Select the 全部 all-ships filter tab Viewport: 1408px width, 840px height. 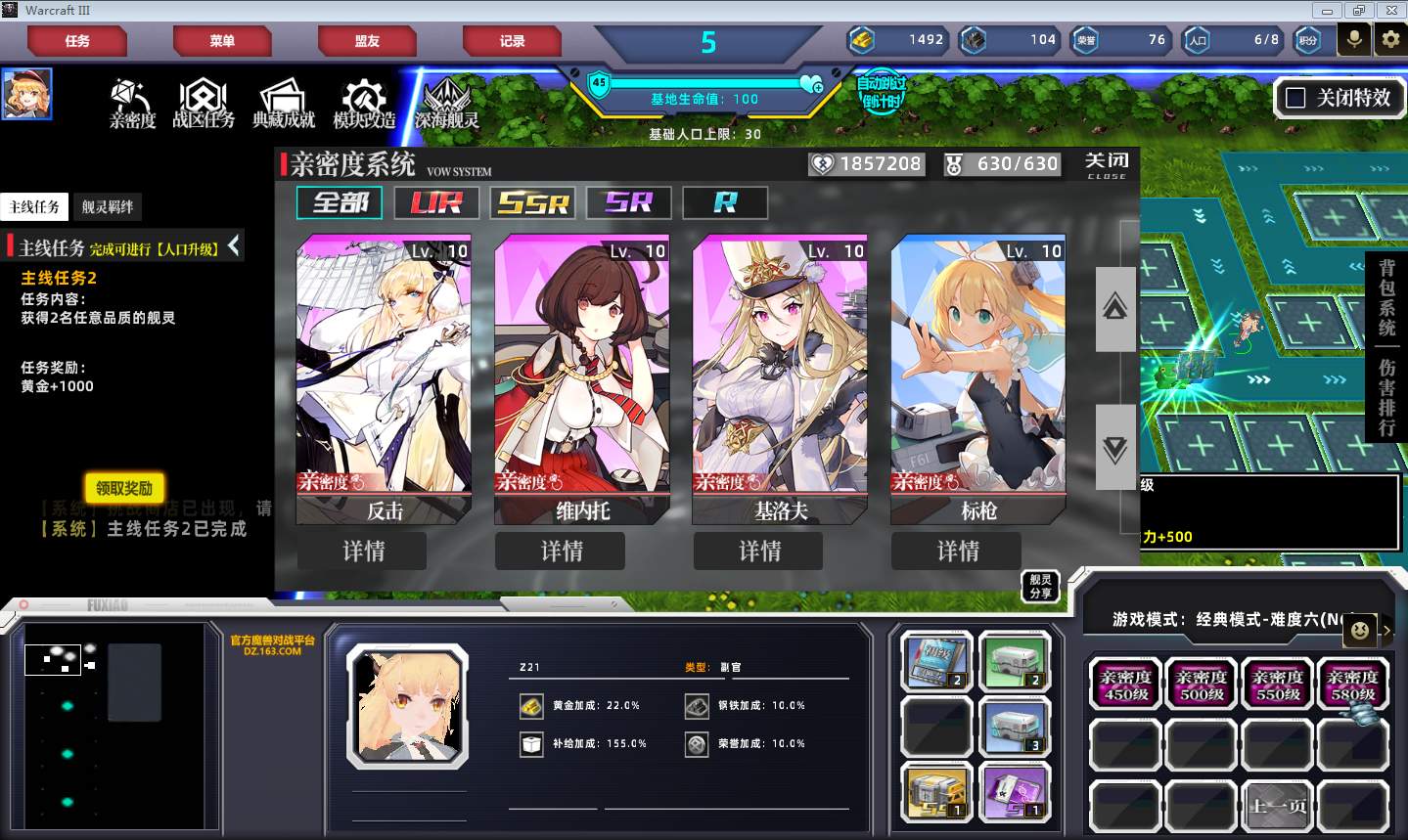pos(340,202)
